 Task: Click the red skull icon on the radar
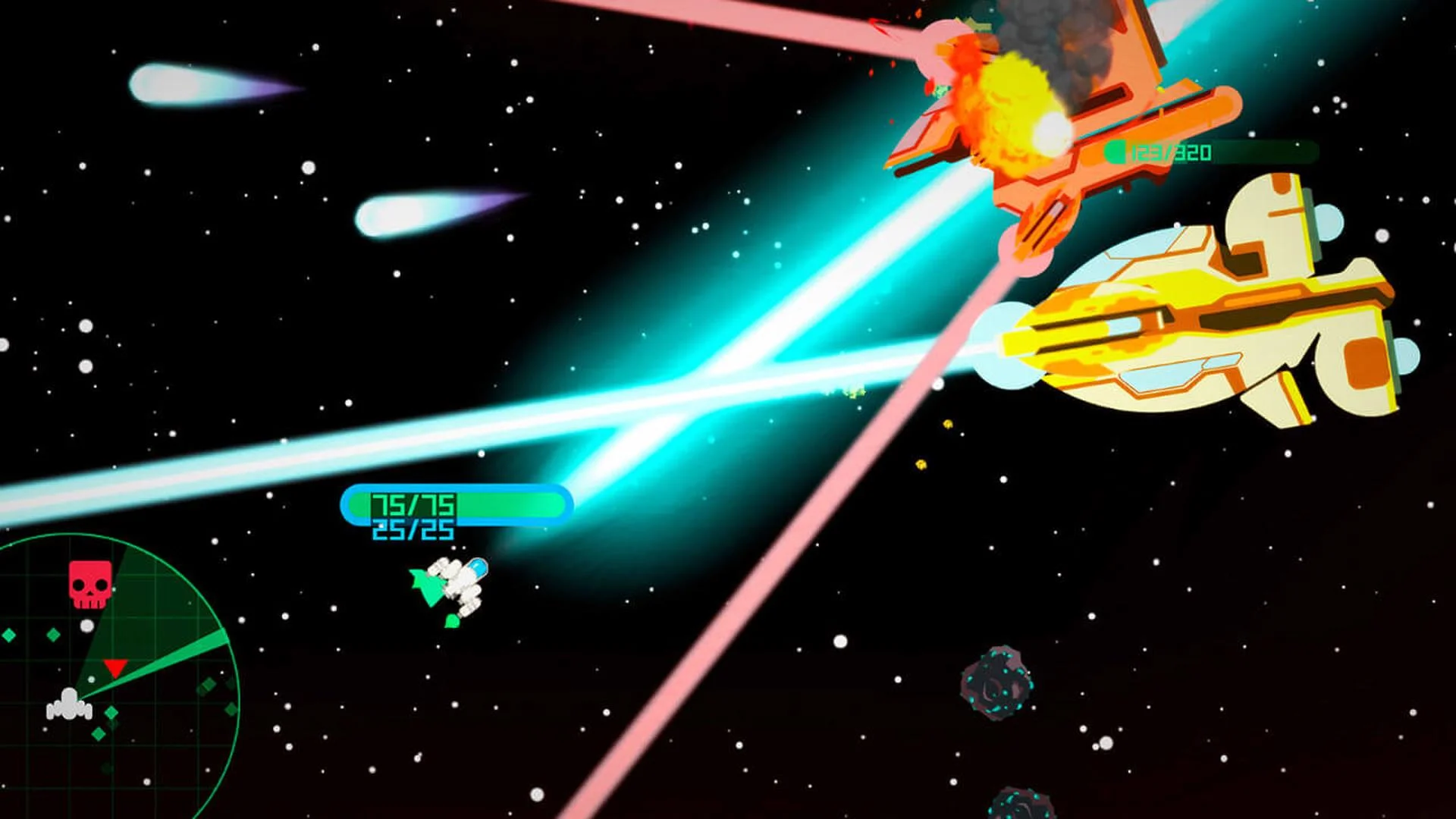(89, 583)
